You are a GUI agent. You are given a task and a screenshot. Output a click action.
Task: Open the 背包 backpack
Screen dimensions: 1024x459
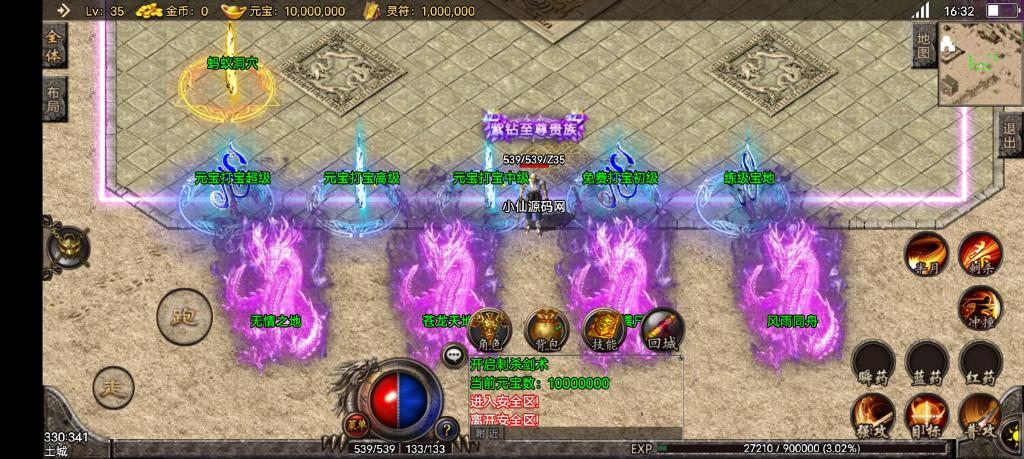tap(547, 330)
